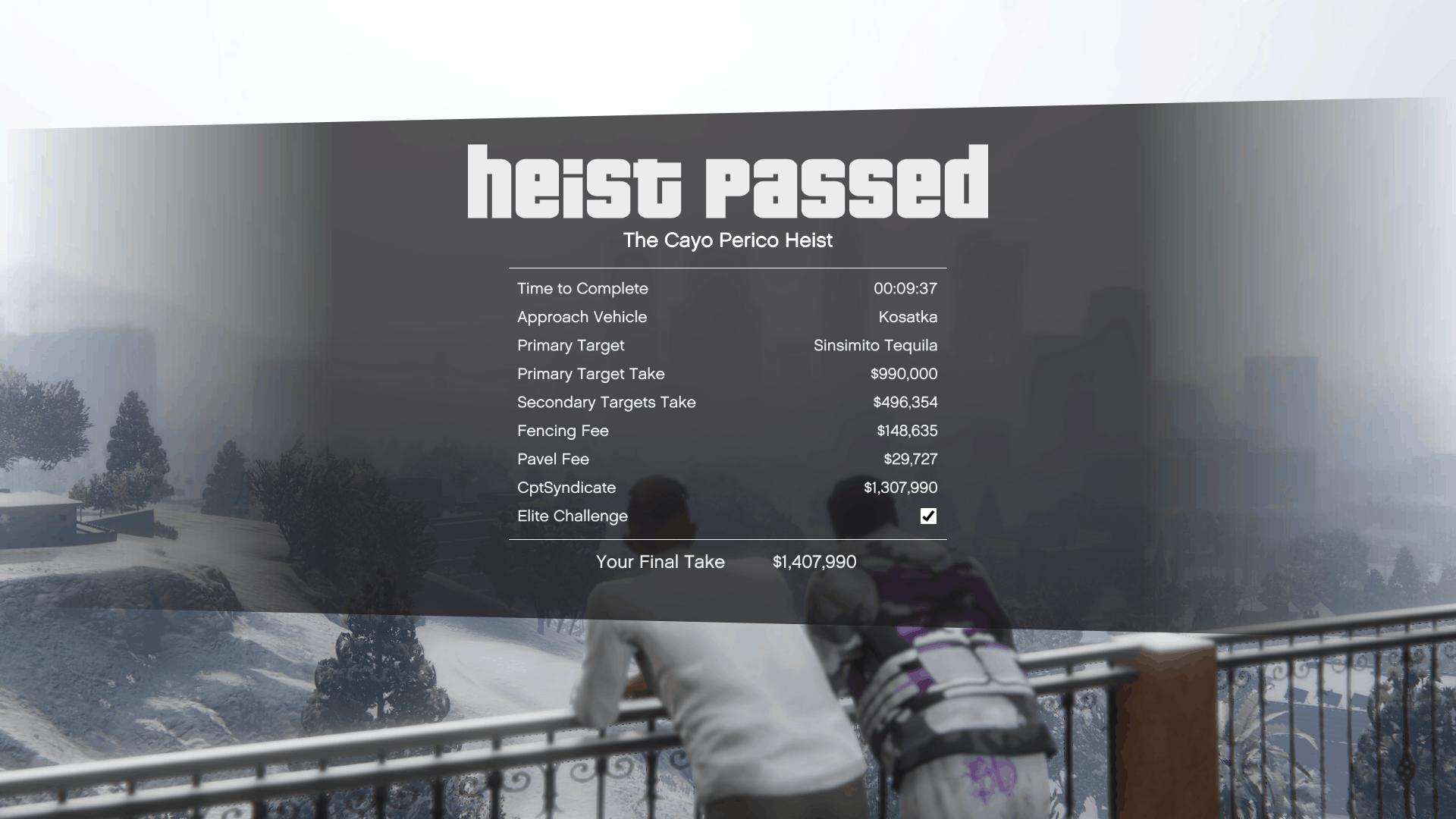Image resolution: width=1456 pixels, height=819 pixels.
Task: Click the Elite Challenge checkmark
Action: [927, 516]
